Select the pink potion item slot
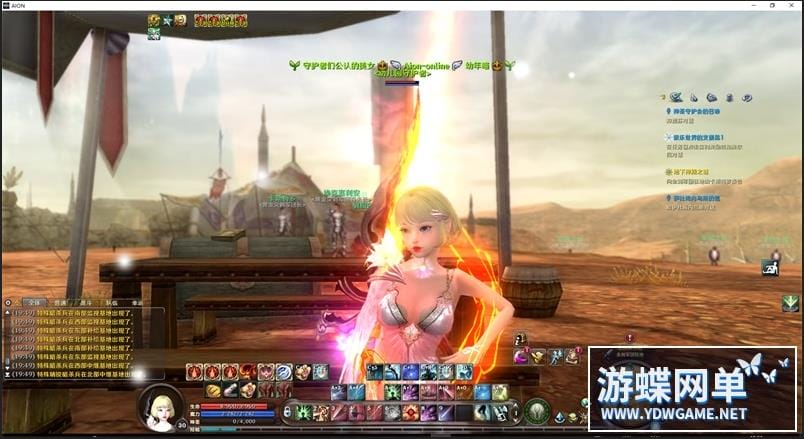 coord(521,357)
